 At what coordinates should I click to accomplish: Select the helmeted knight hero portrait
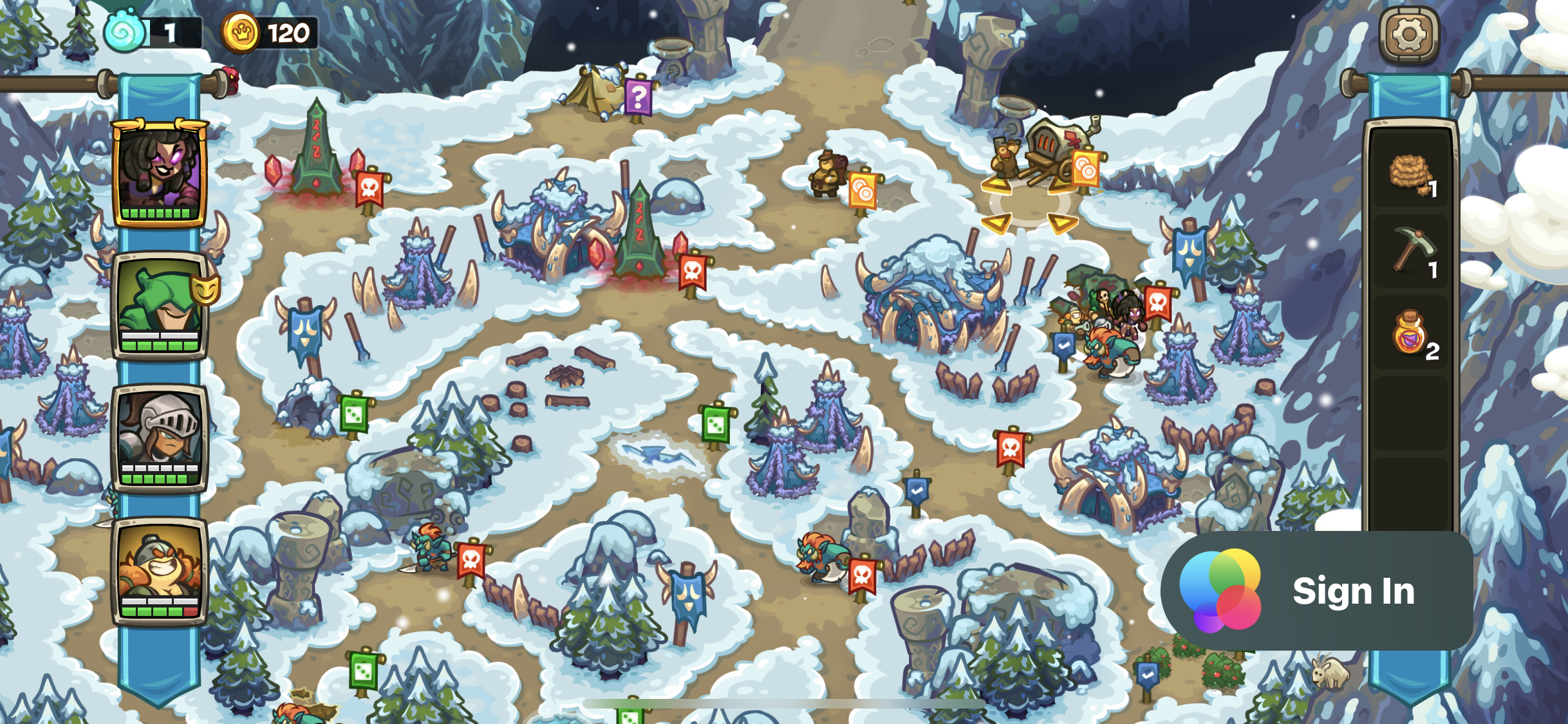[x=160, y=438]
